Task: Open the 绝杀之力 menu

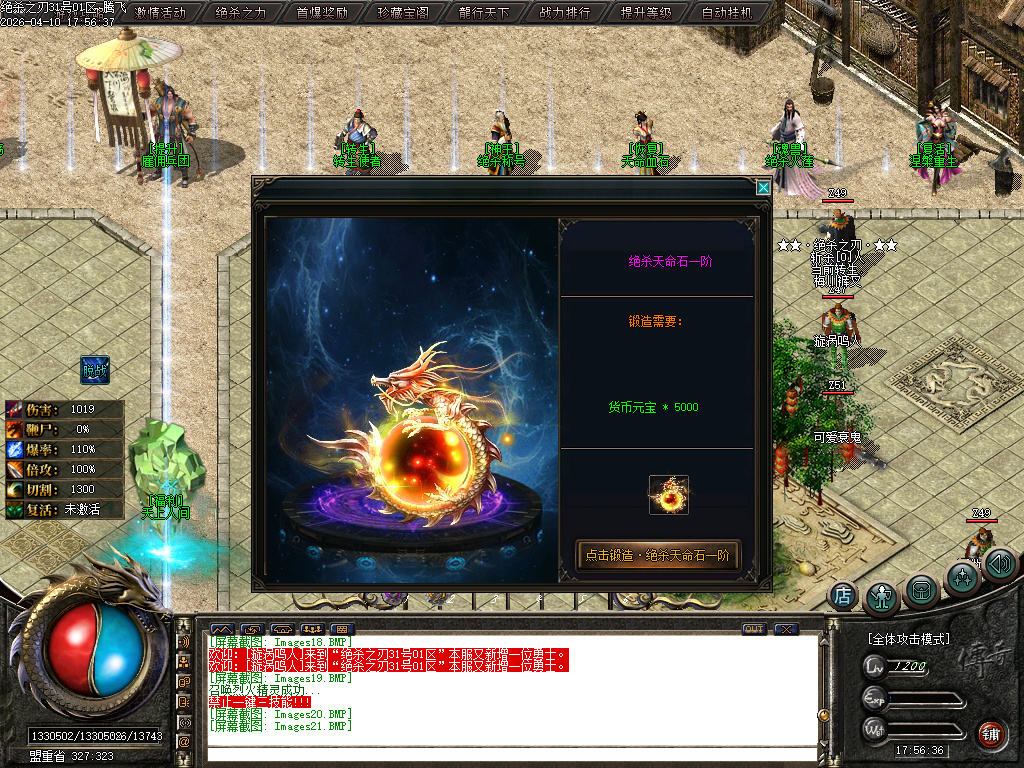Action: (241, 13)
